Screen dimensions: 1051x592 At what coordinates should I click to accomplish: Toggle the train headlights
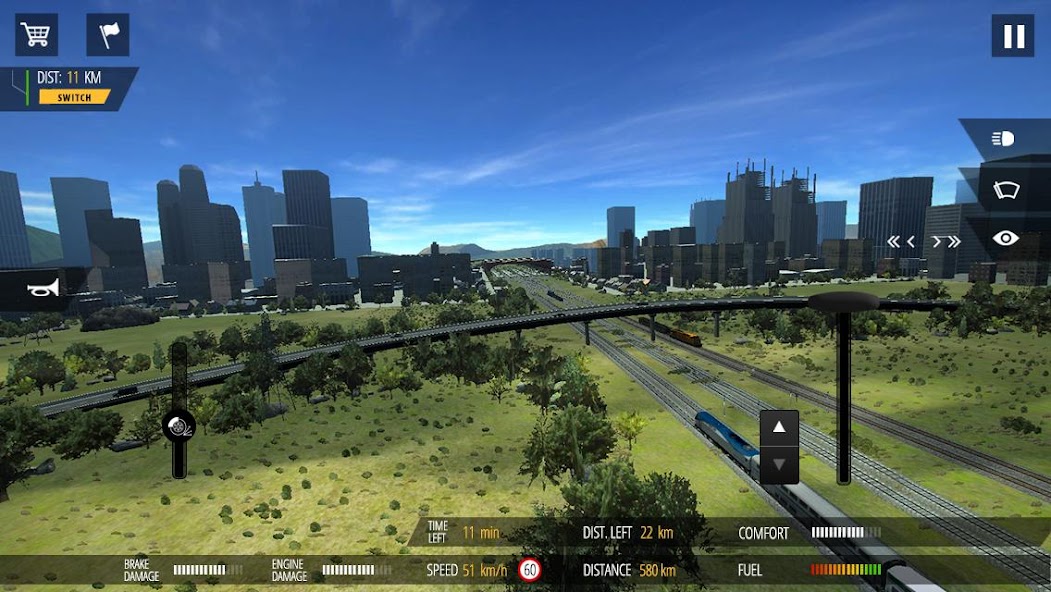[1003, 139]
